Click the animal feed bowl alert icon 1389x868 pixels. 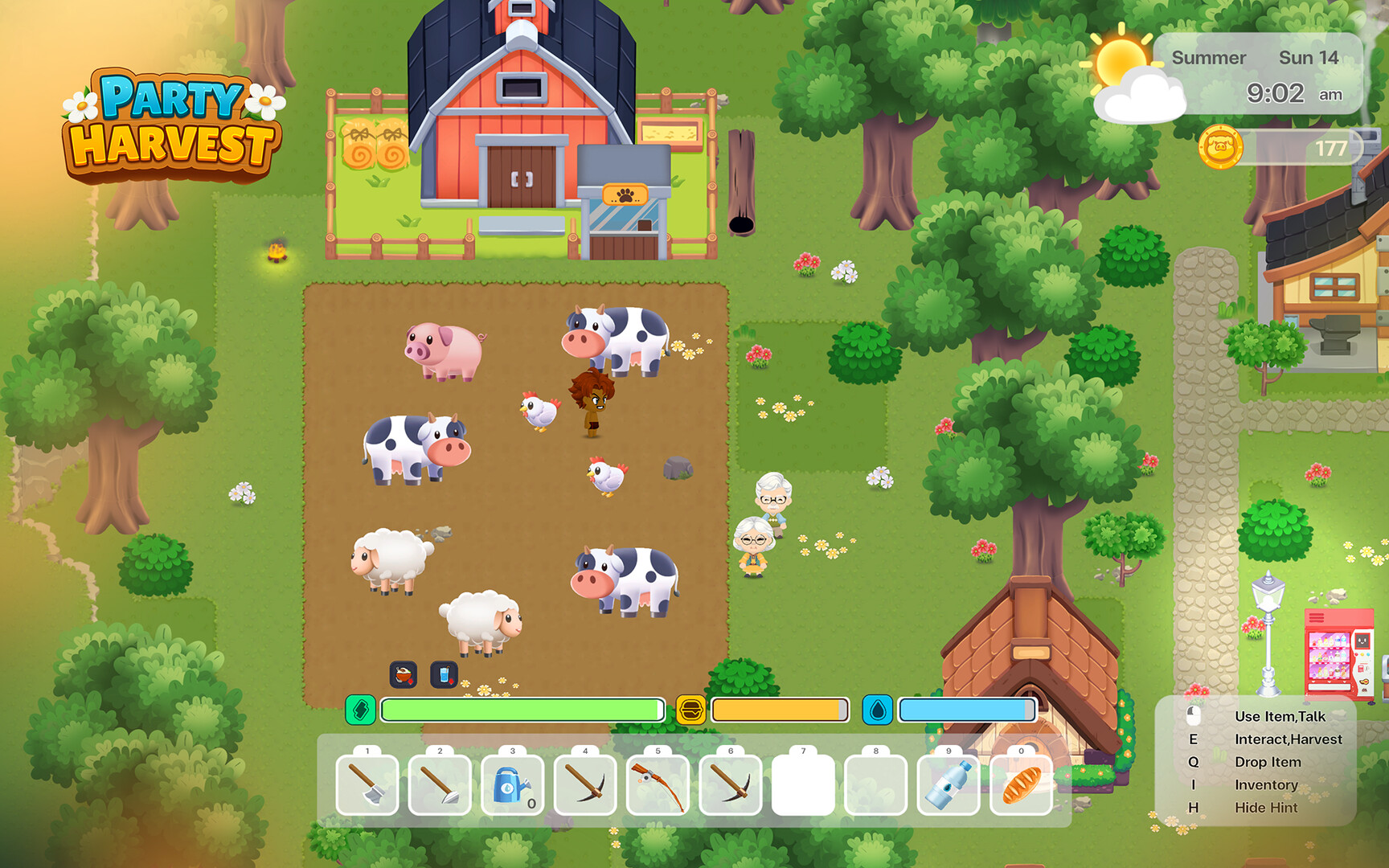[405, 676]
